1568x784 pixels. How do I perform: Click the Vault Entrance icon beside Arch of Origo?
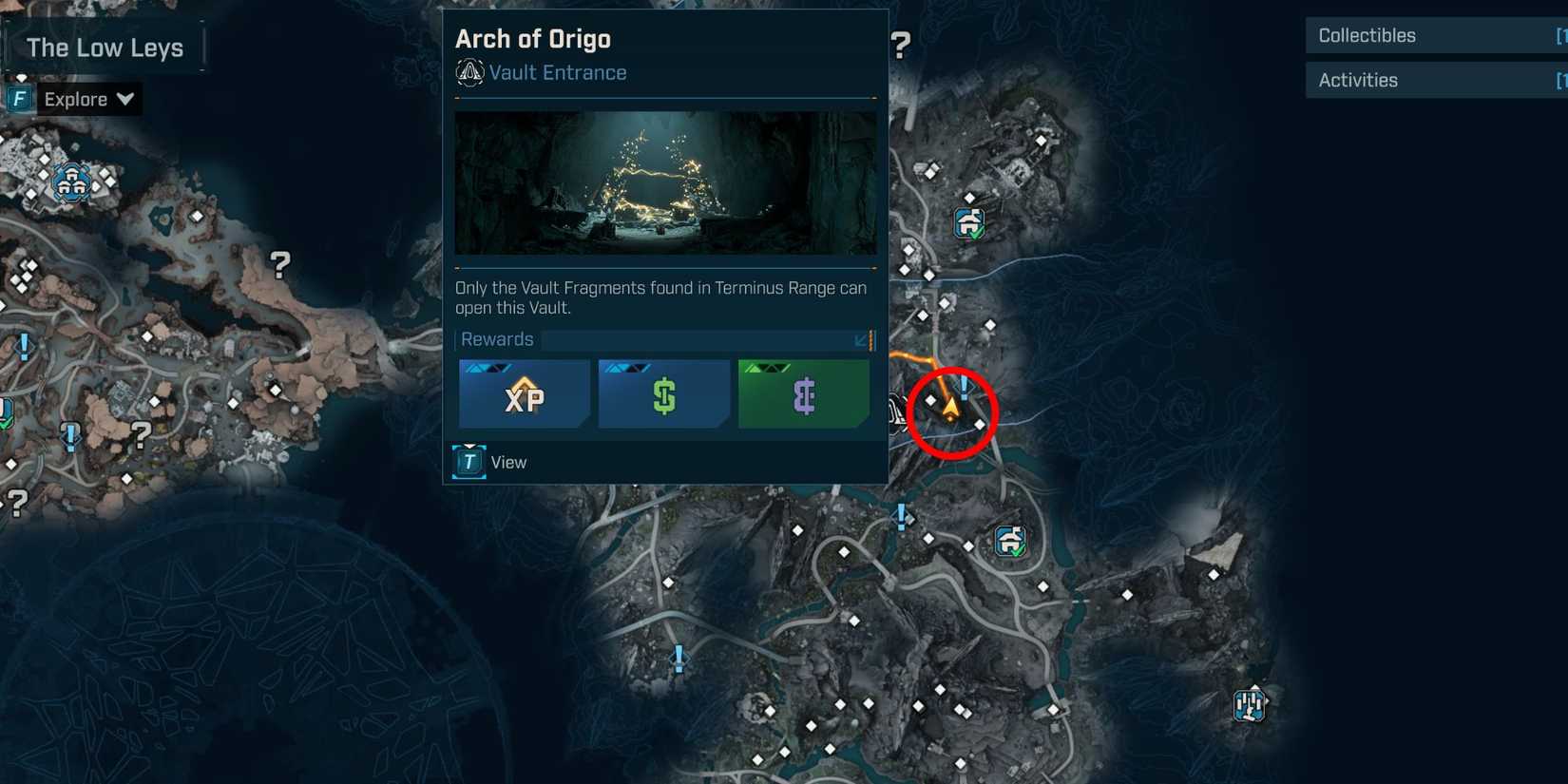[468, 72]
